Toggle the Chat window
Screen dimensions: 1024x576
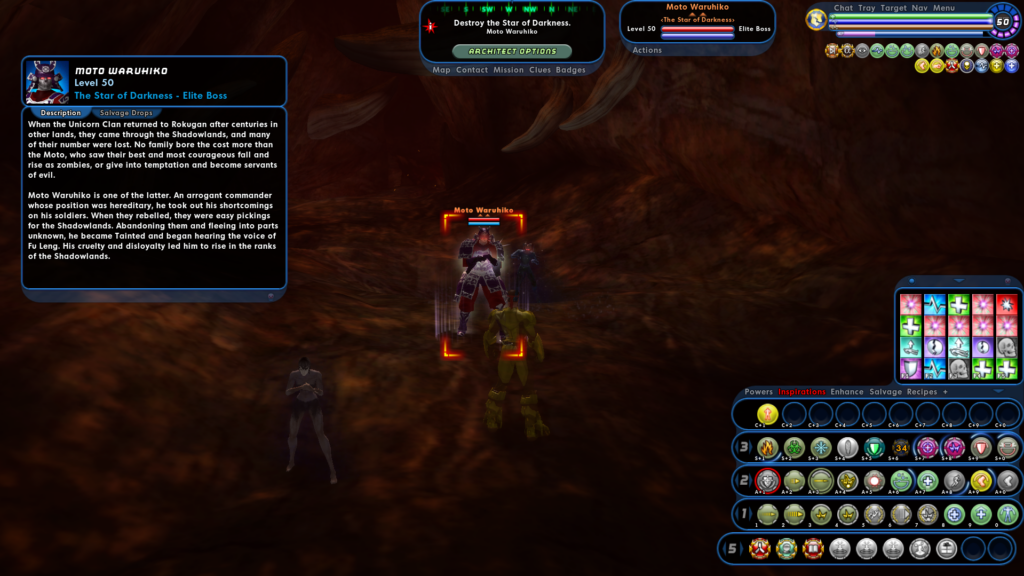[x=843, y=8]
